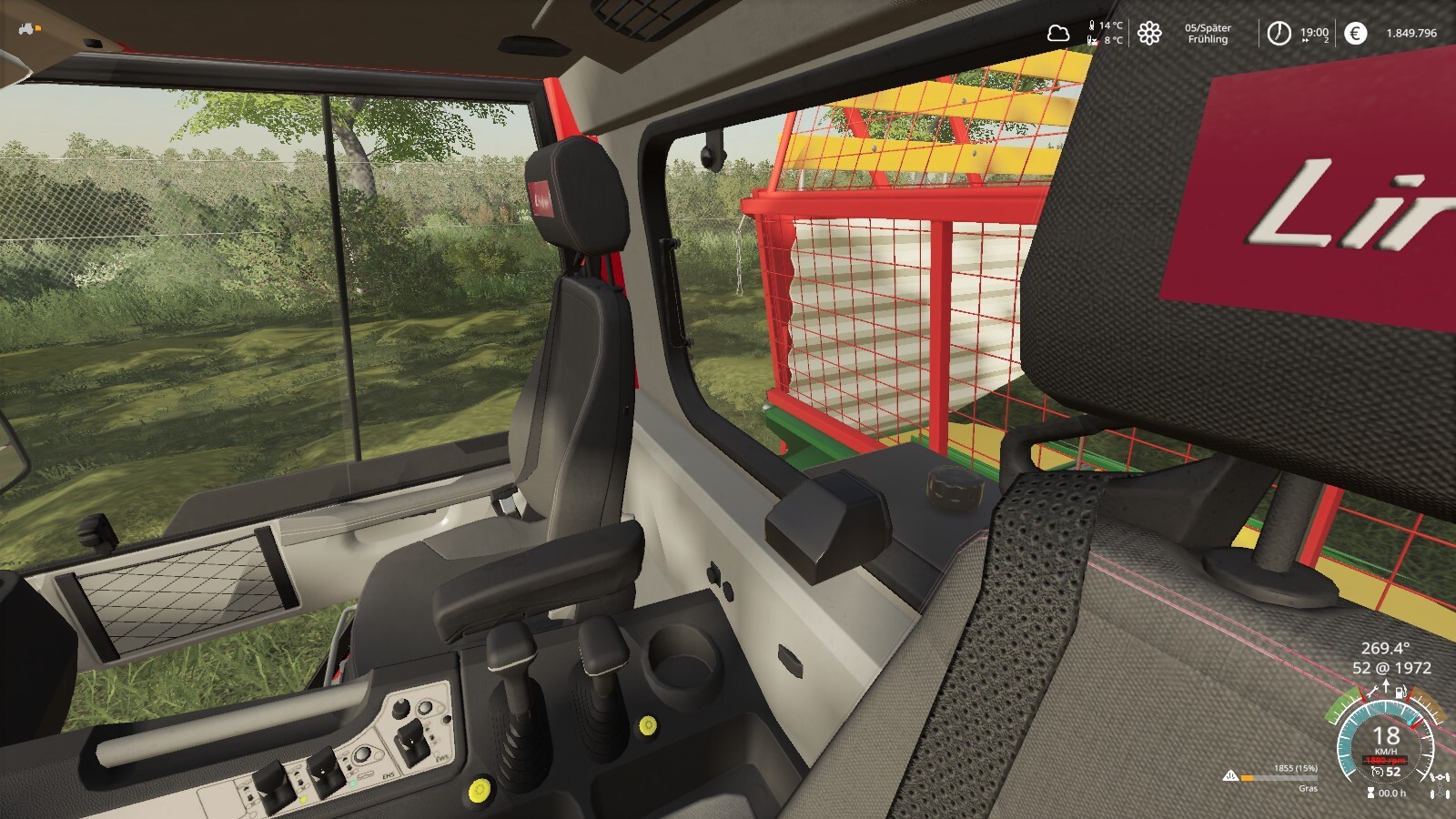Click the hourglass operating hours icon
1456x819 pixels.
pos(1370,794)
